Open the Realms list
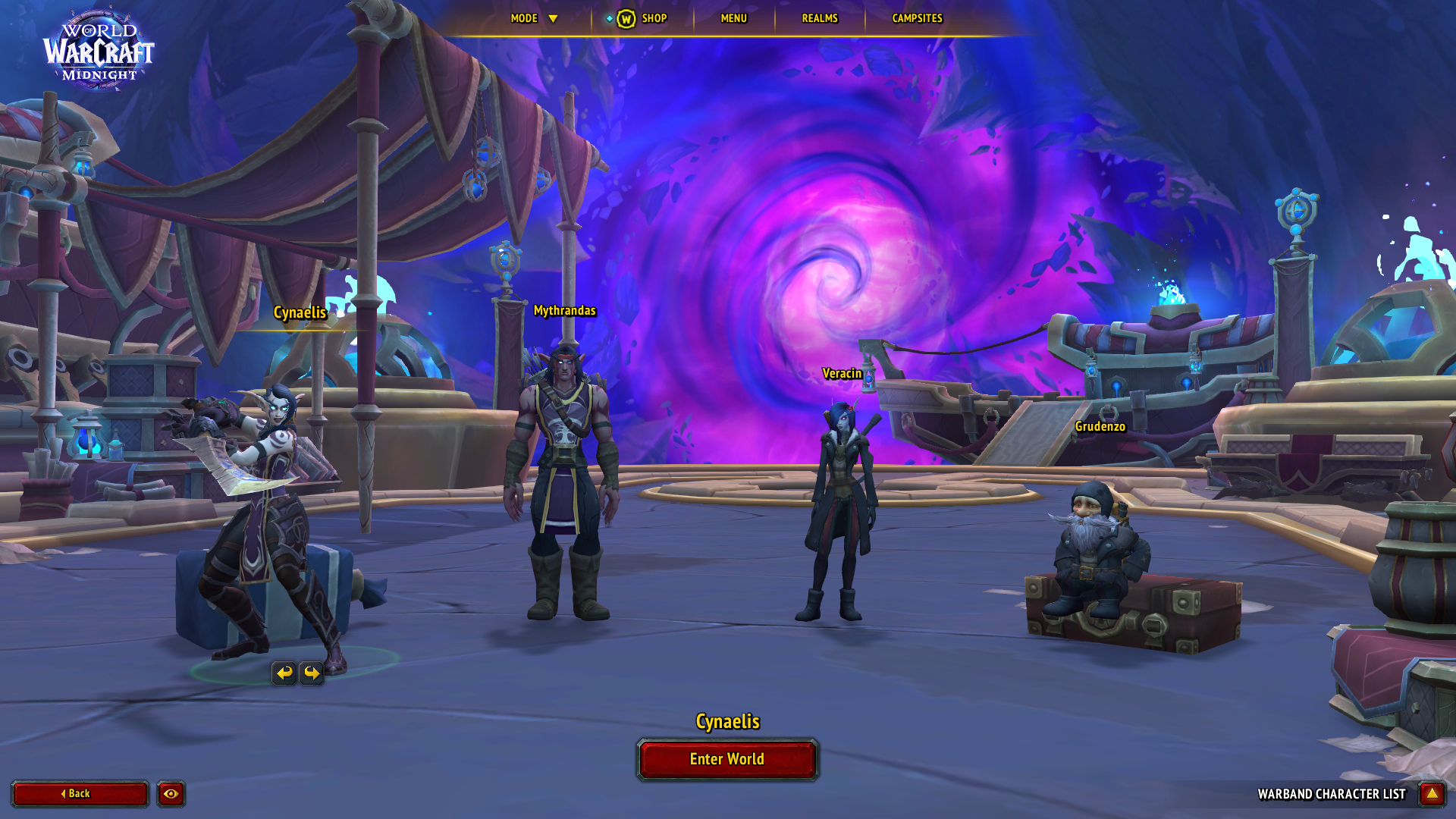The image size is (1456, 819). coord(820,18)
